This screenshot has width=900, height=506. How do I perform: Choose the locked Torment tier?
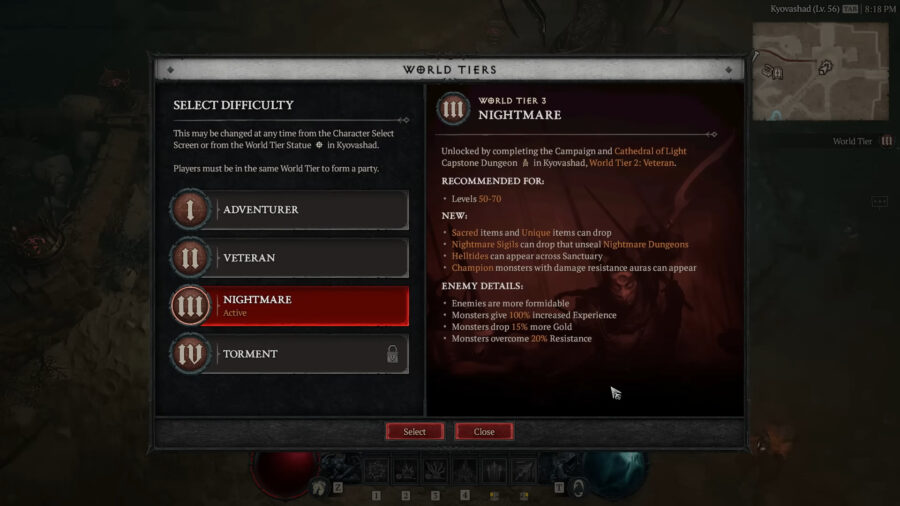(290, 354)
